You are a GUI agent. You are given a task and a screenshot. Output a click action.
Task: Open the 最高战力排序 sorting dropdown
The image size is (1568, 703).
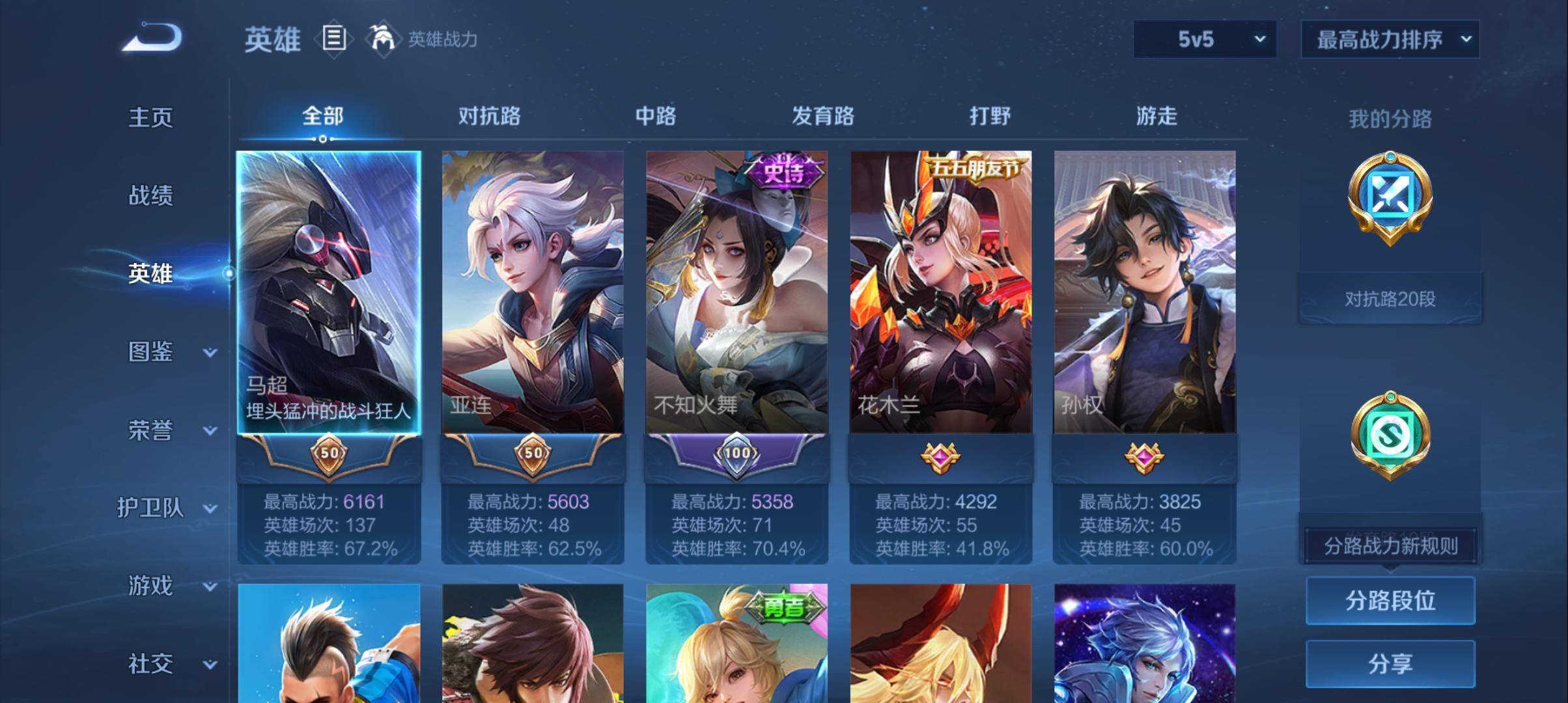(1390, 39)
